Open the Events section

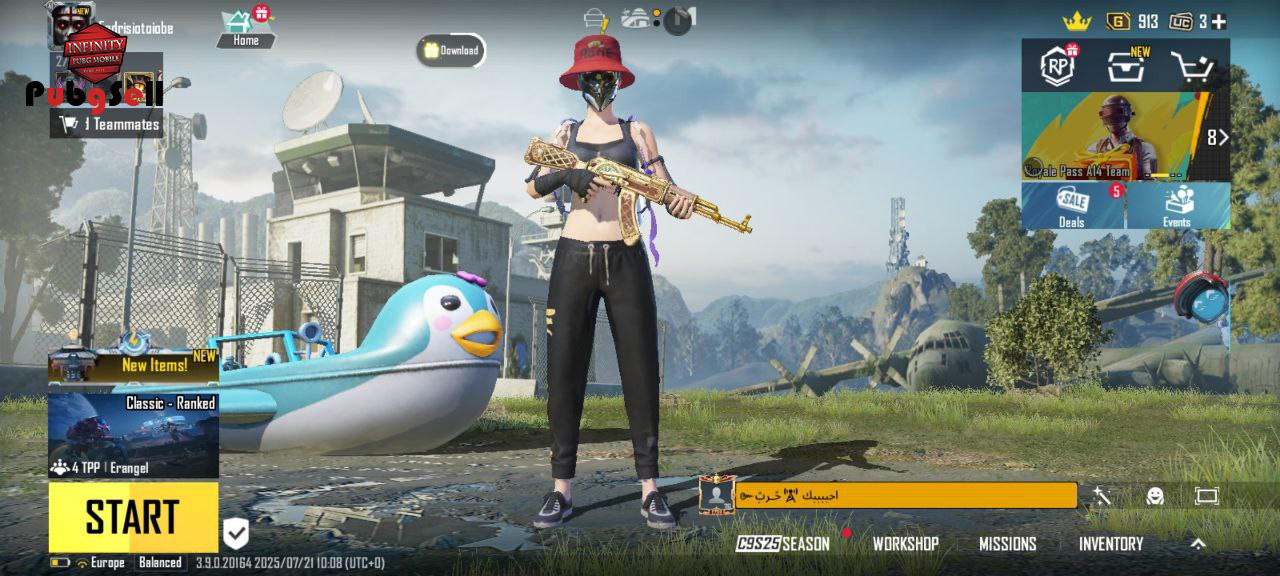1177,205
